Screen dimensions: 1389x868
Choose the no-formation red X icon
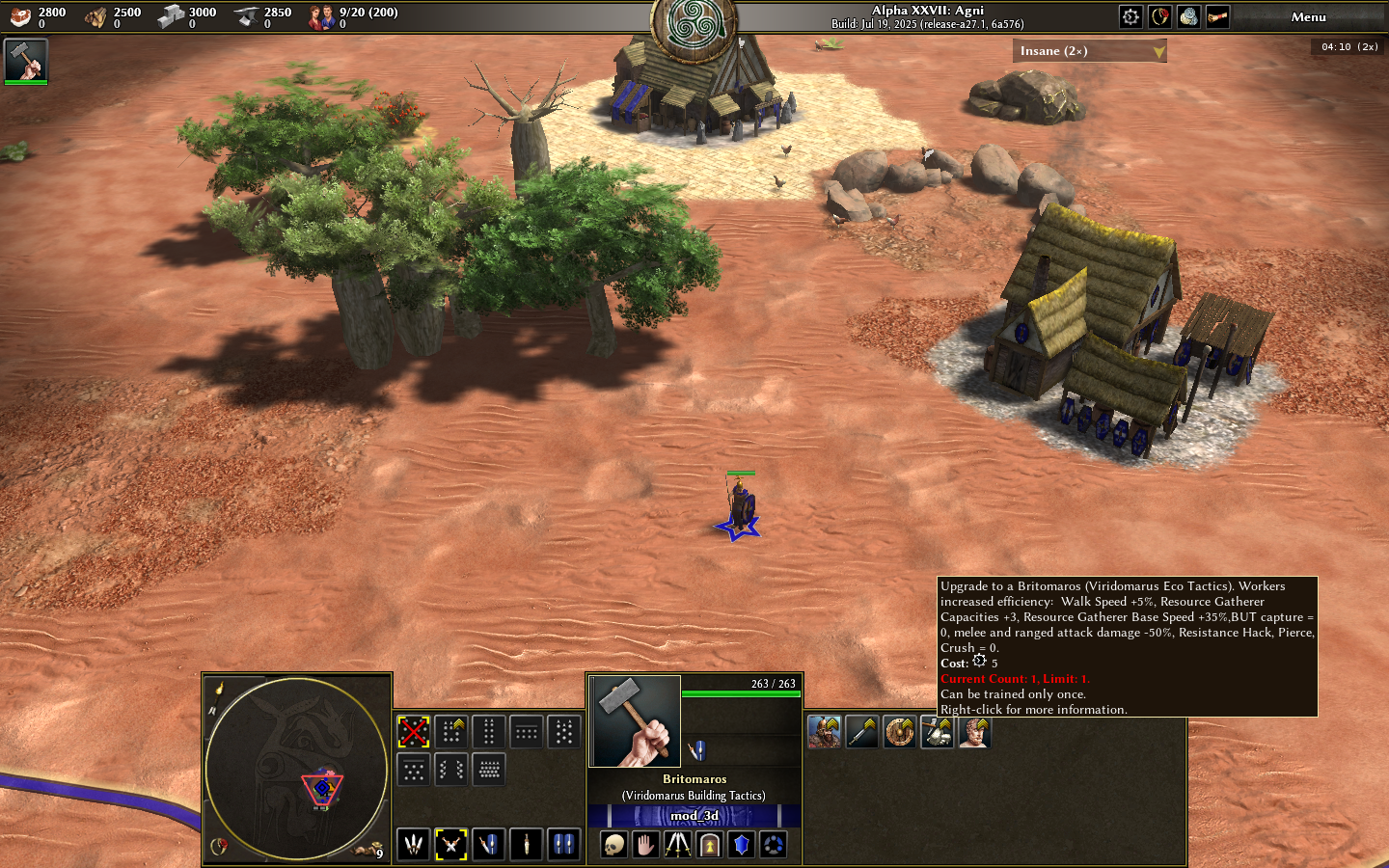point(414,732)
